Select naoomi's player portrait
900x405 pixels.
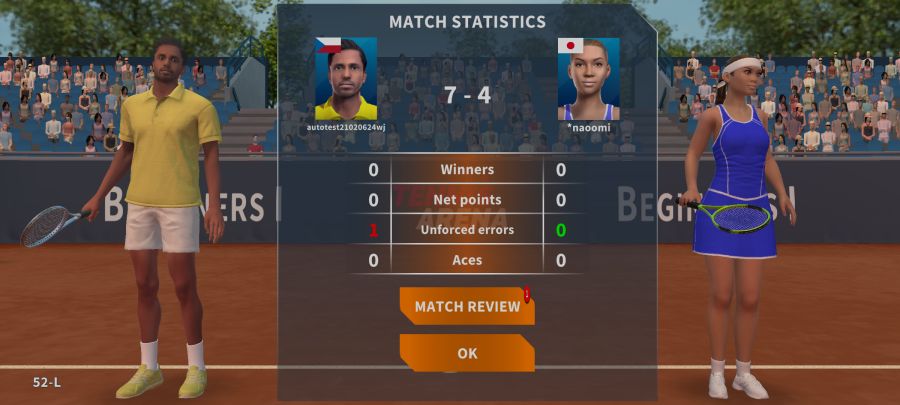pyautogui.click(x=588, y=79)
